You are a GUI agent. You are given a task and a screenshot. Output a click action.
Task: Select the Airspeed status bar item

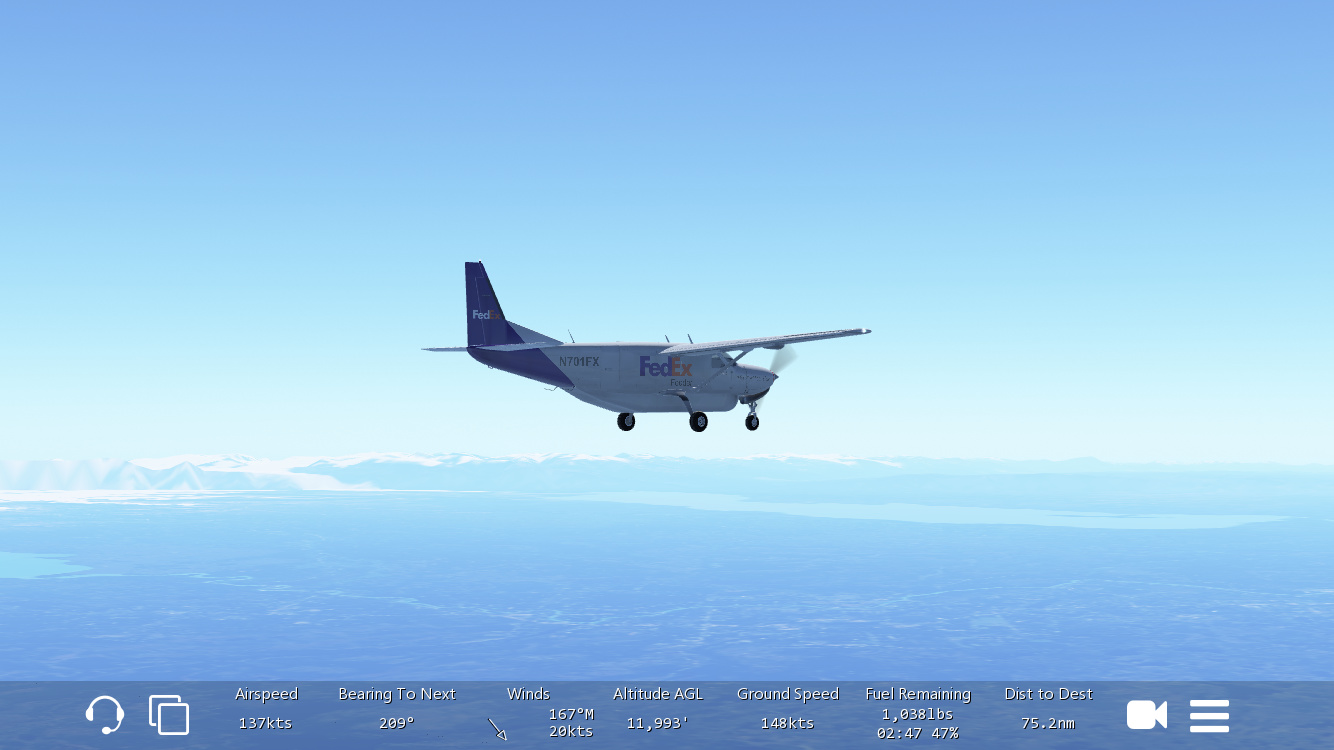tap(266, 709)
